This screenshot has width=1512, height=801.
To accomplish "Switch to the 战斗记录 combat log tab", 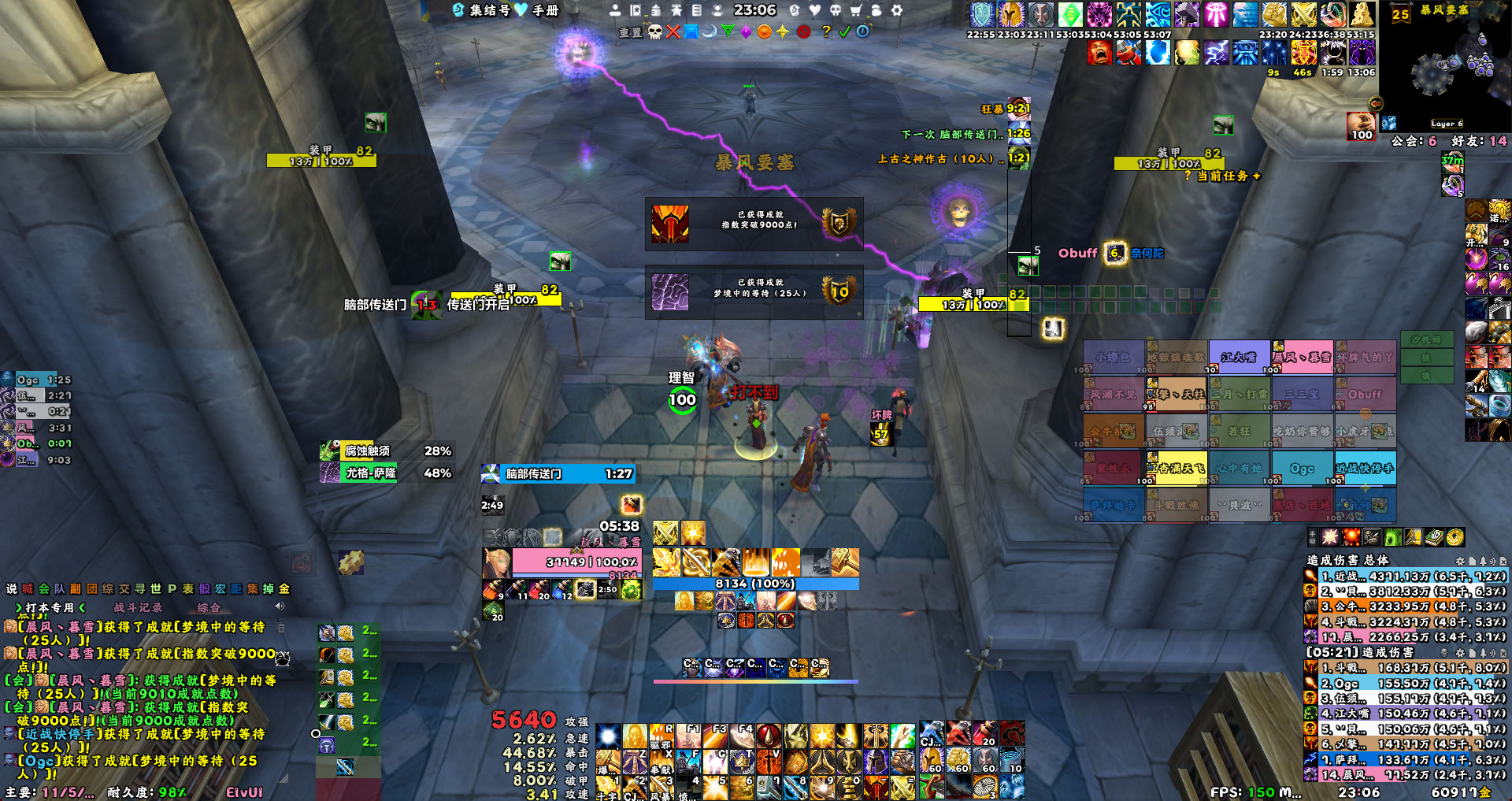I will [138, 607].
